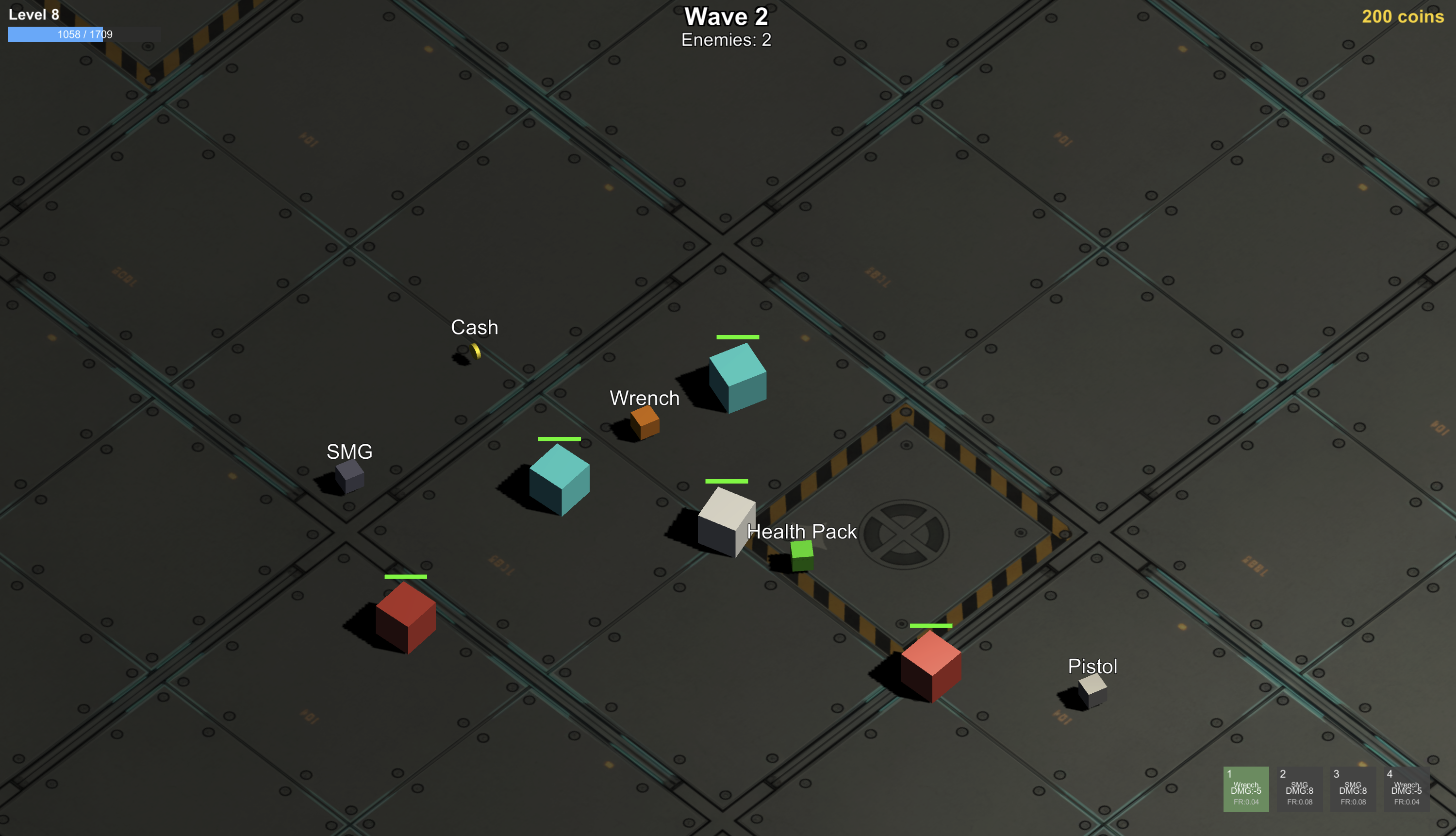Switch to the SMG in slot 2
Image resolution: width=1456 pixels, height=836 pixels.
pos(1299,789)
